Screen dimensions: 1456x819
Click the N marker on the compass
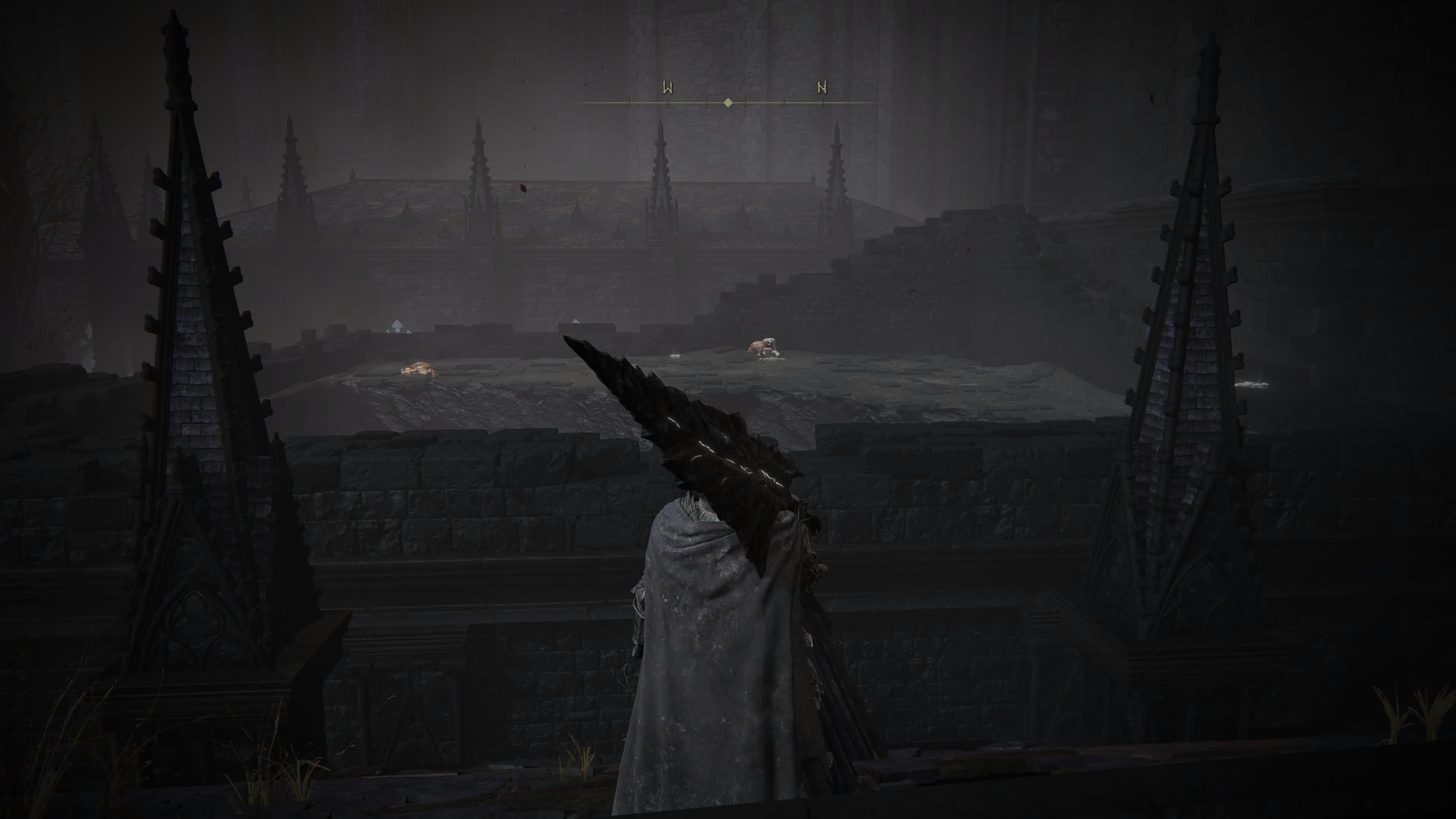click(821, 88)
